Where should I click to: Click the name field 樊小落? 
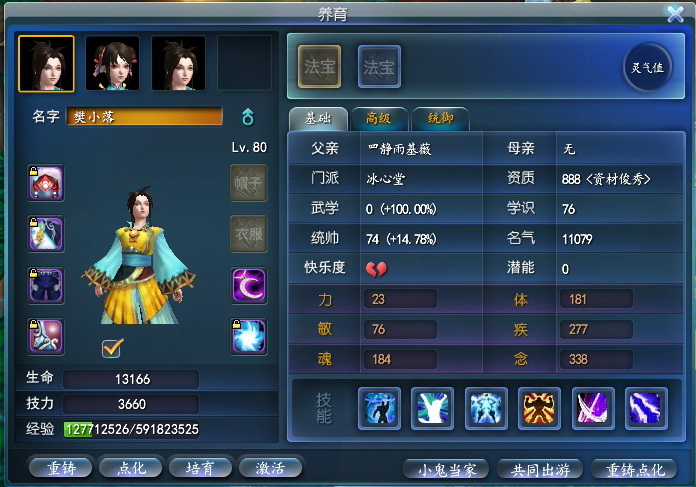tap(145, 117)
